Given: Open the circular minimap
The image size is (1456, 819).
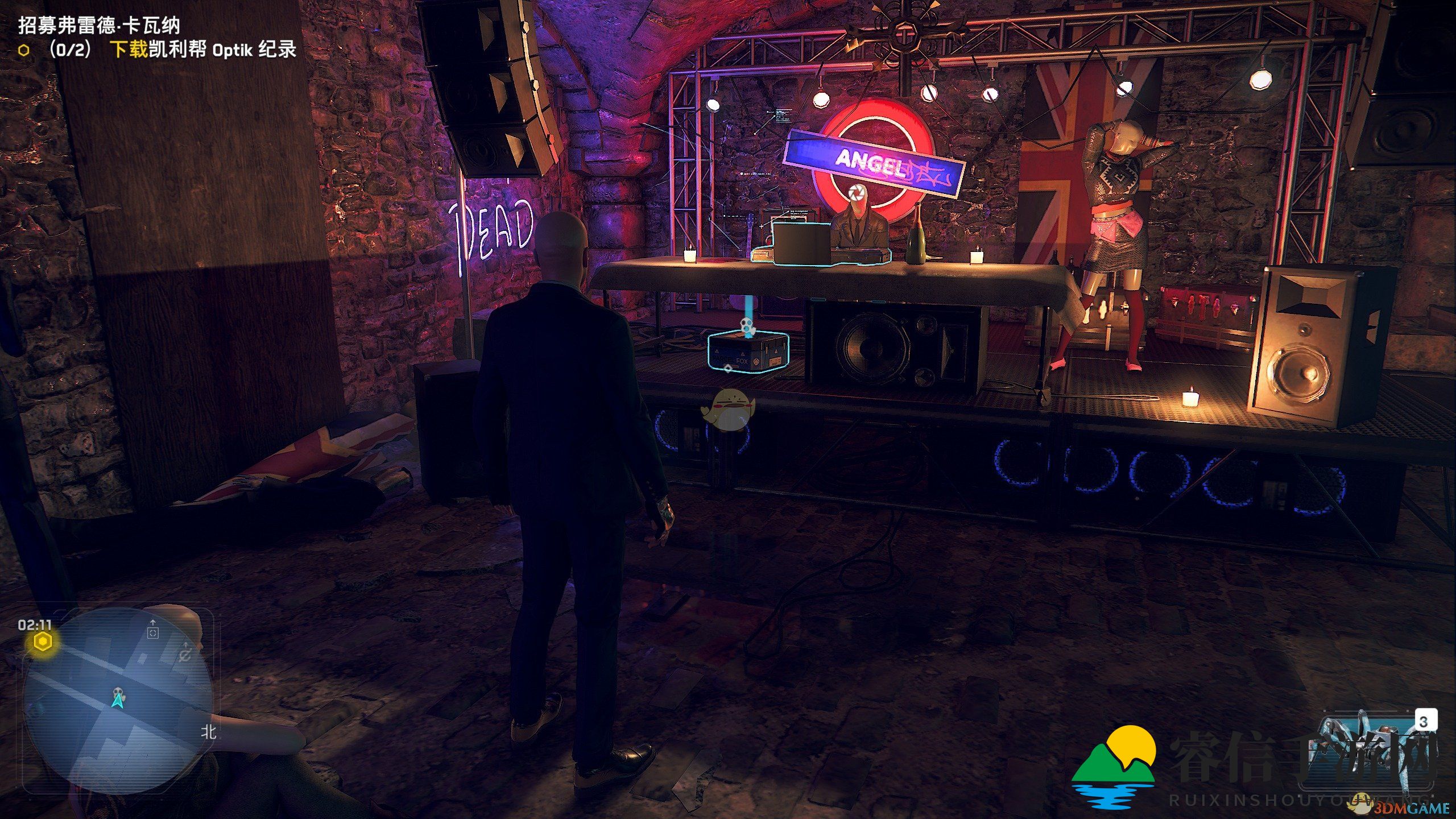Looking at the screenshot, I should pyautogui.click(x=118, y=701).
